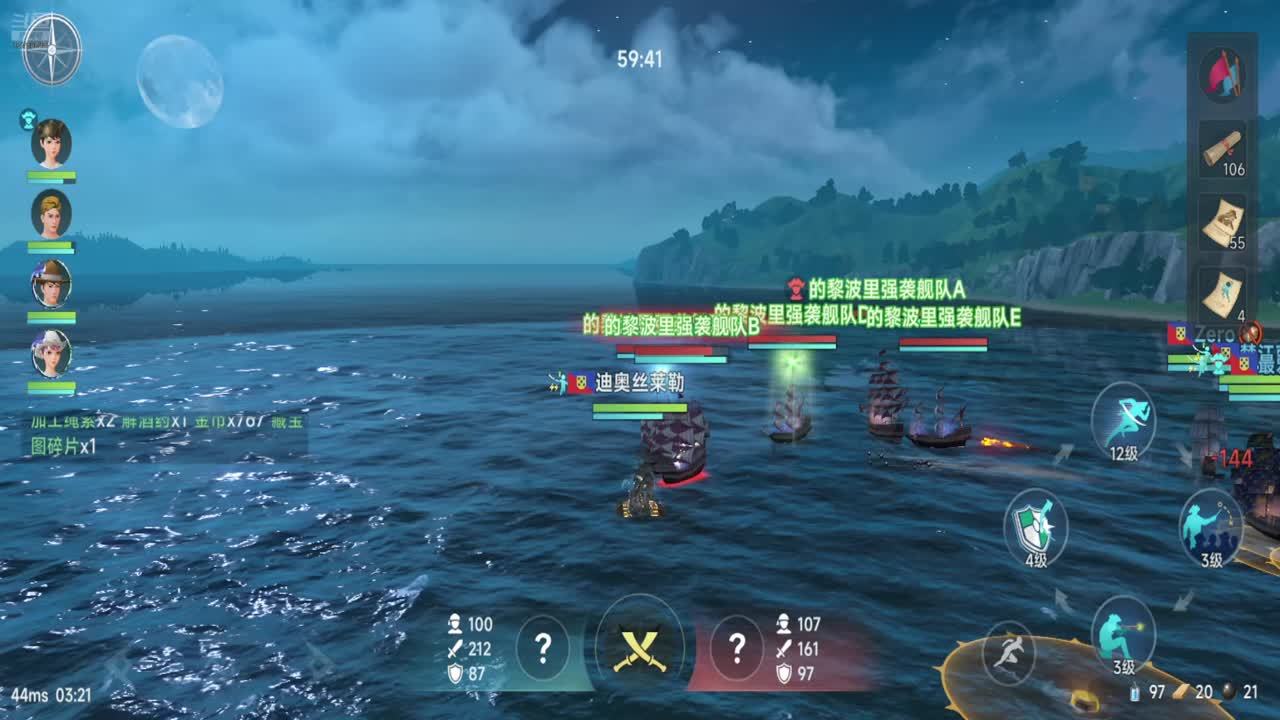Screen dimensions: 1280x720
Task: Select the blonde party member portrait
Action: [x=51, y=213]
